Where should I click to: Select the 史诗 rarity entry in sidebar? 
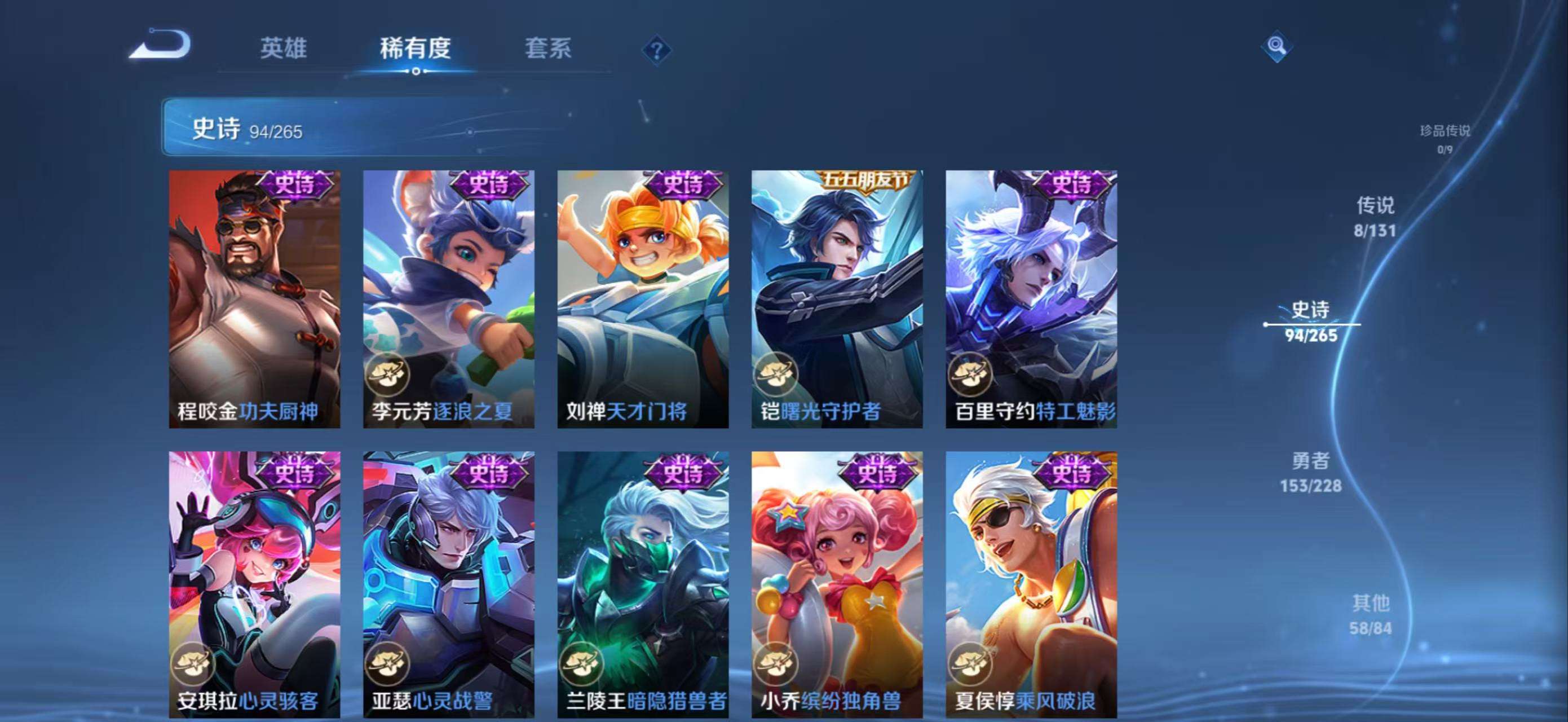1311,322
